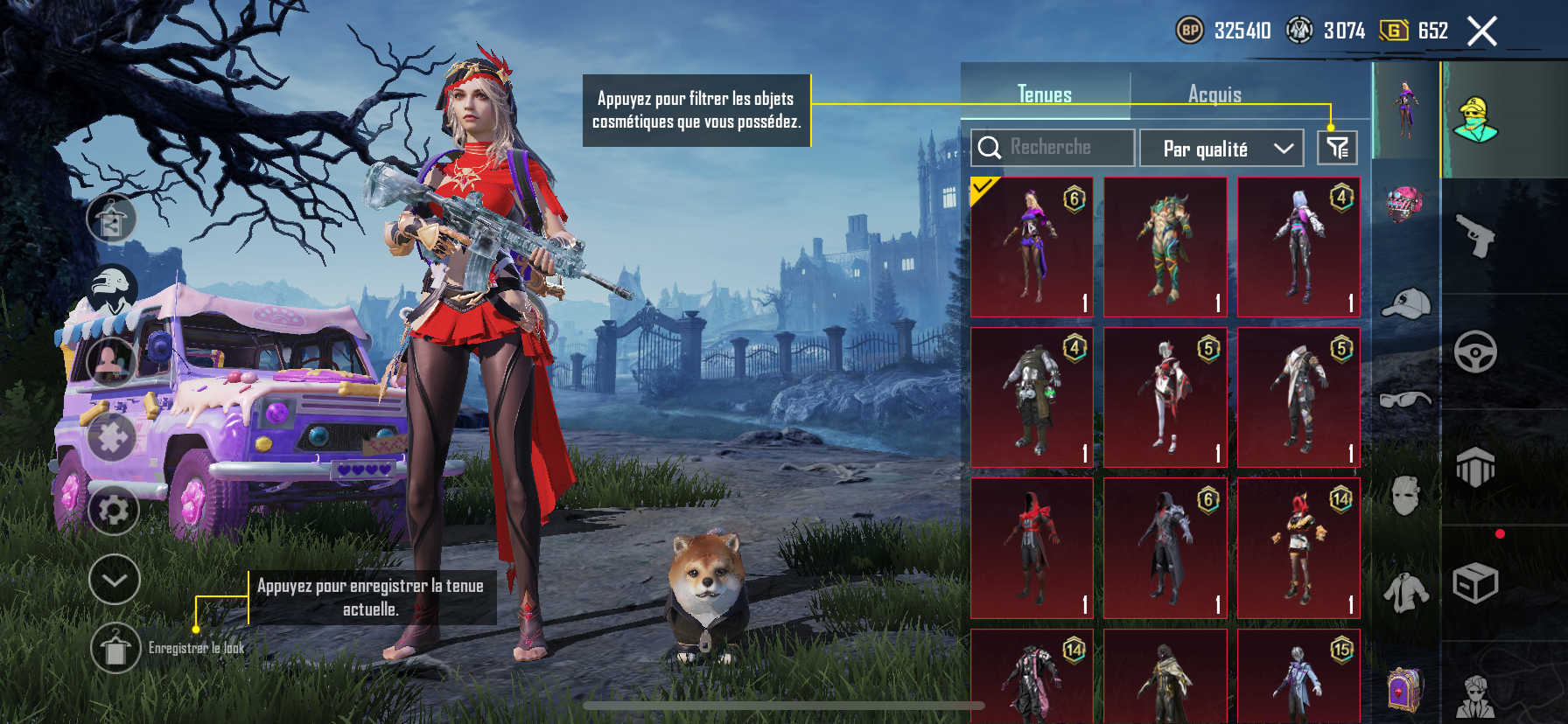Click the gear settings icon
This screenshot has width=1568, height=724.
(x=114, y=510)
